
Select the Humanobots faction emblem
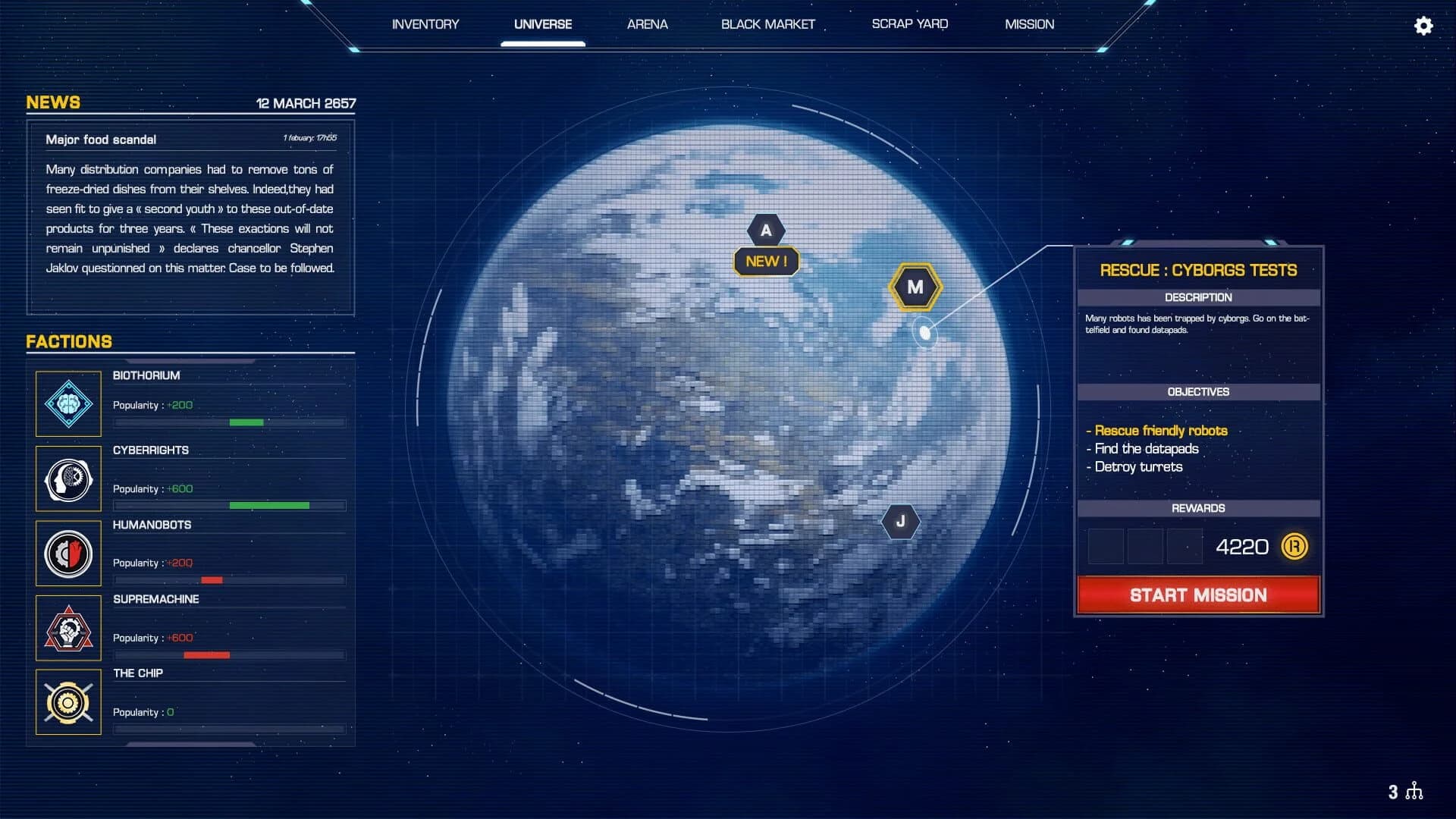point(68,554)
